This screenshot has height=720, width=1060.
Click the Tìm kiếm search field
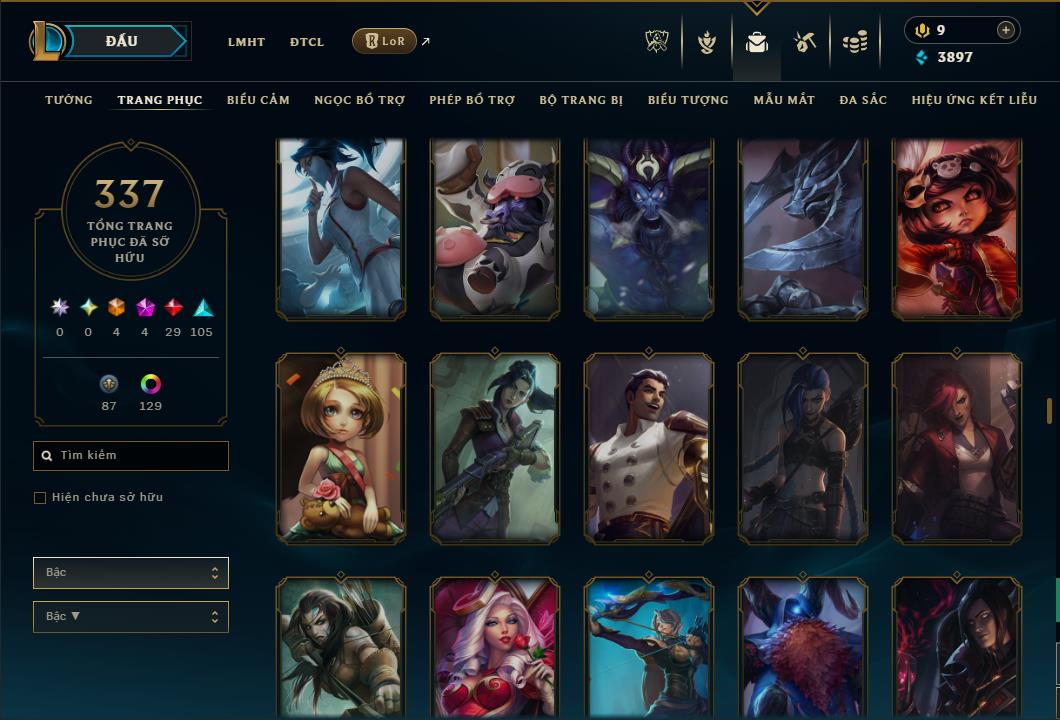pyautogui.click(x=131, y=456)
